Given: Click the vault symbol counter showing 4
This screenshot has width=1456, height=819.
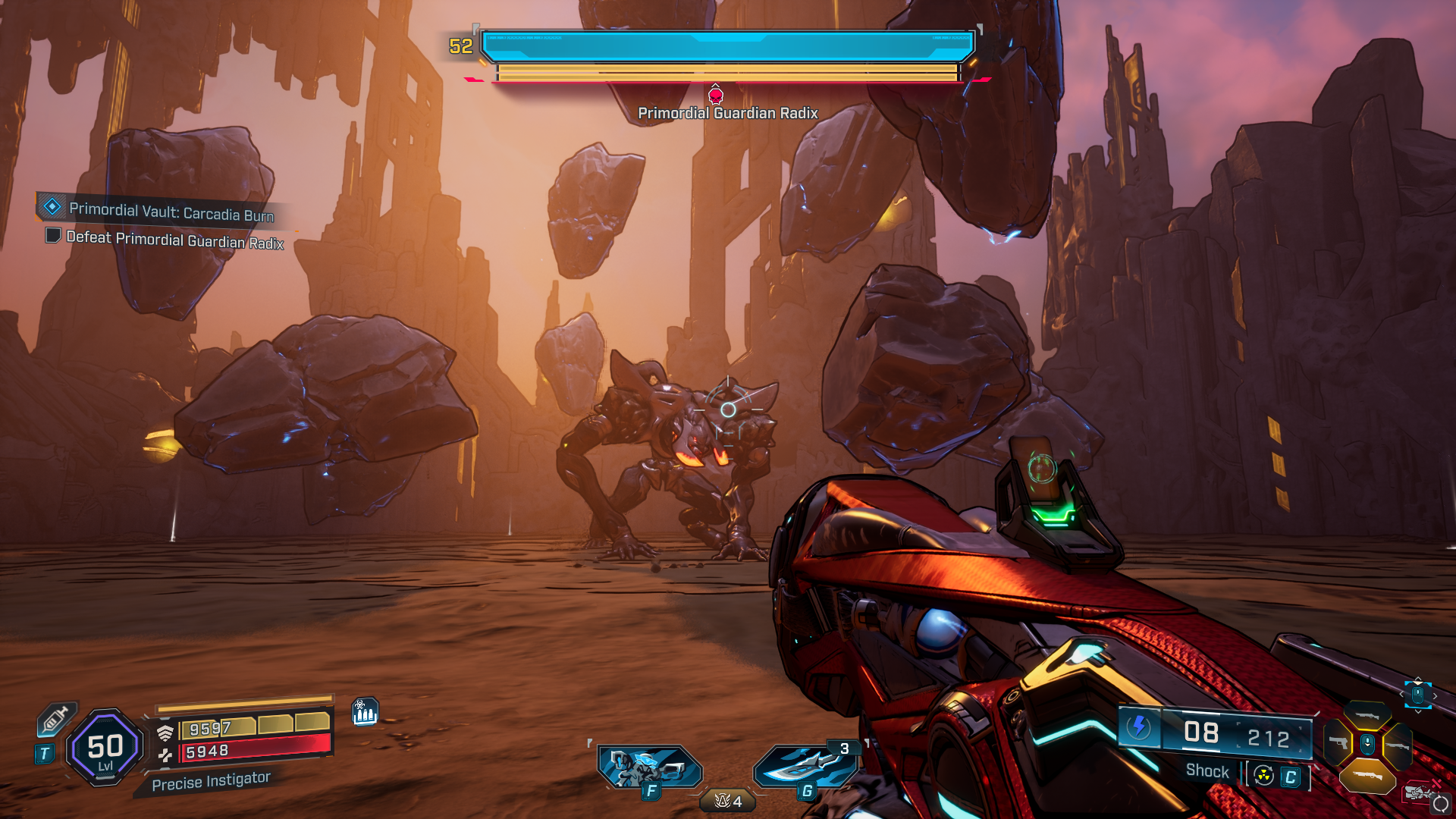Looking at the screenshot, I should (x=728, y=801).
